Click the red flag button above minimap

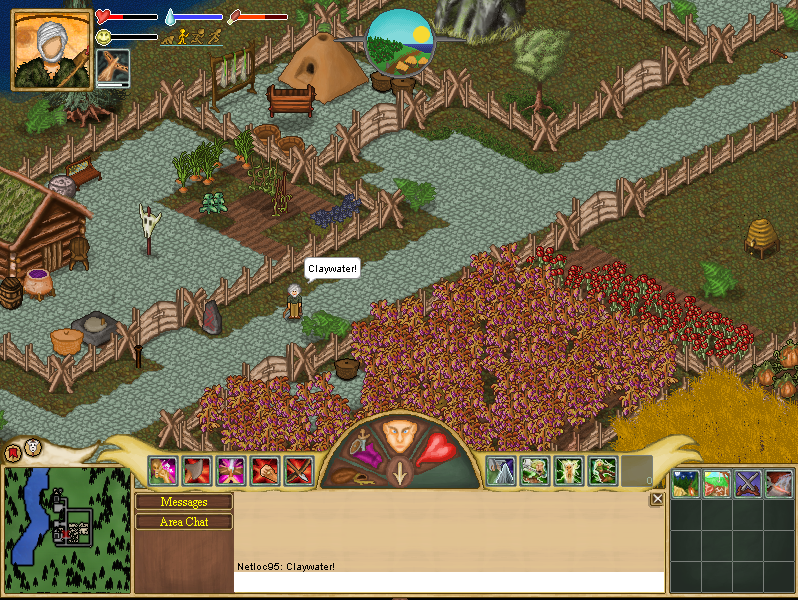13,451
